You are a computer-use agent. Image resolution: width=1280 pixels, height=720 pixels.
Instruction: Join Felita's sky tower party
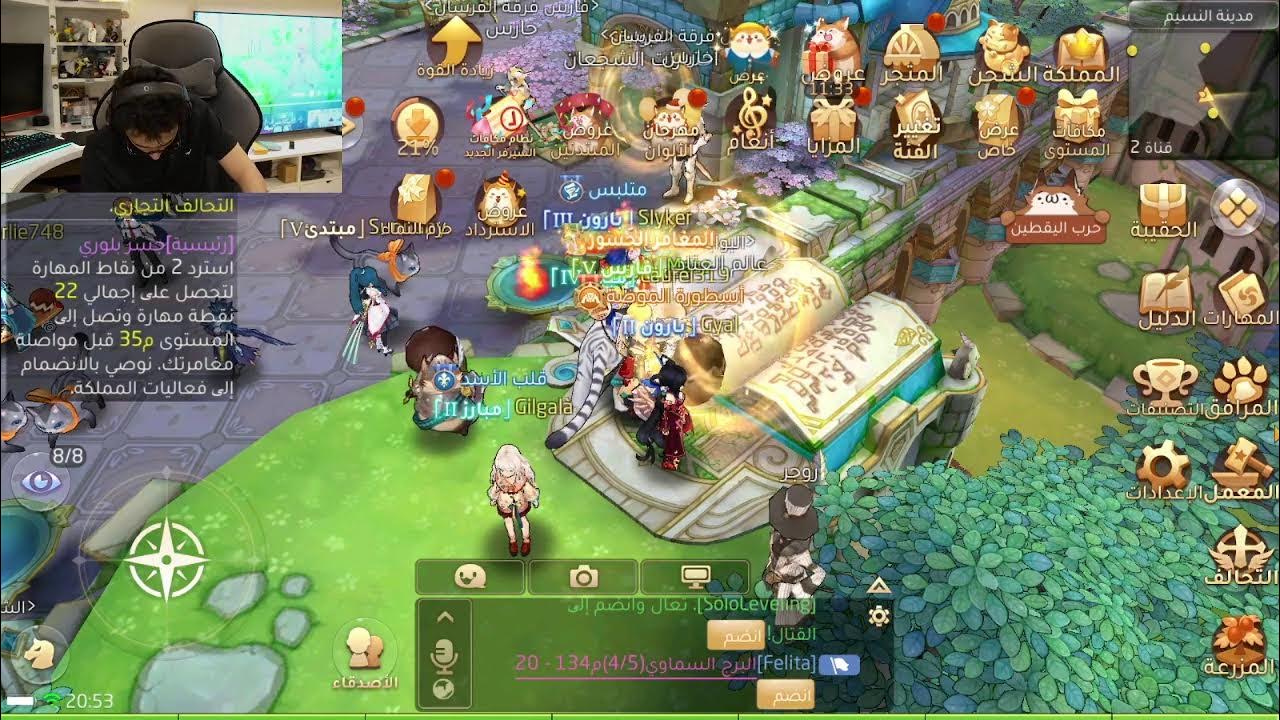click(x=784, y=694)
